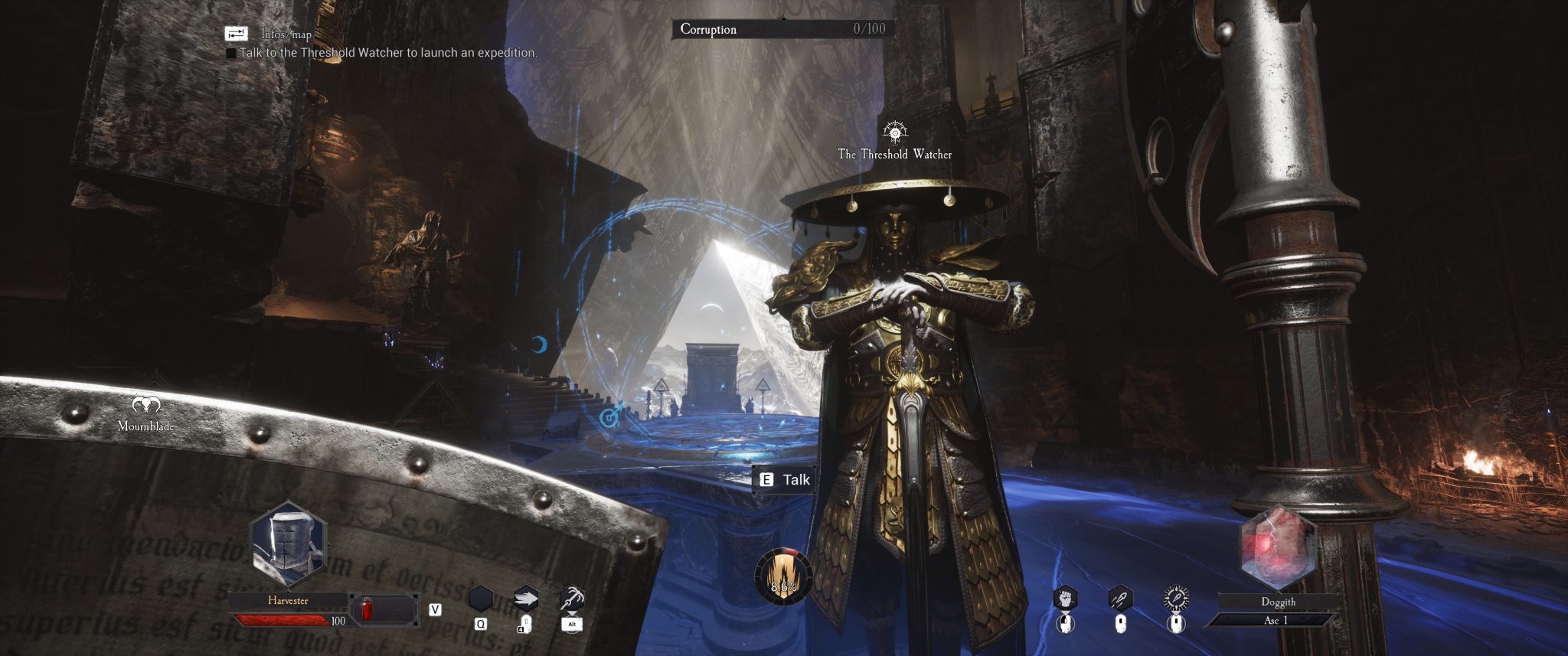Activate the grappling hook ability
Image resolution: width=1568 pixels, height=656 pixels.
(x=572, y=599)
